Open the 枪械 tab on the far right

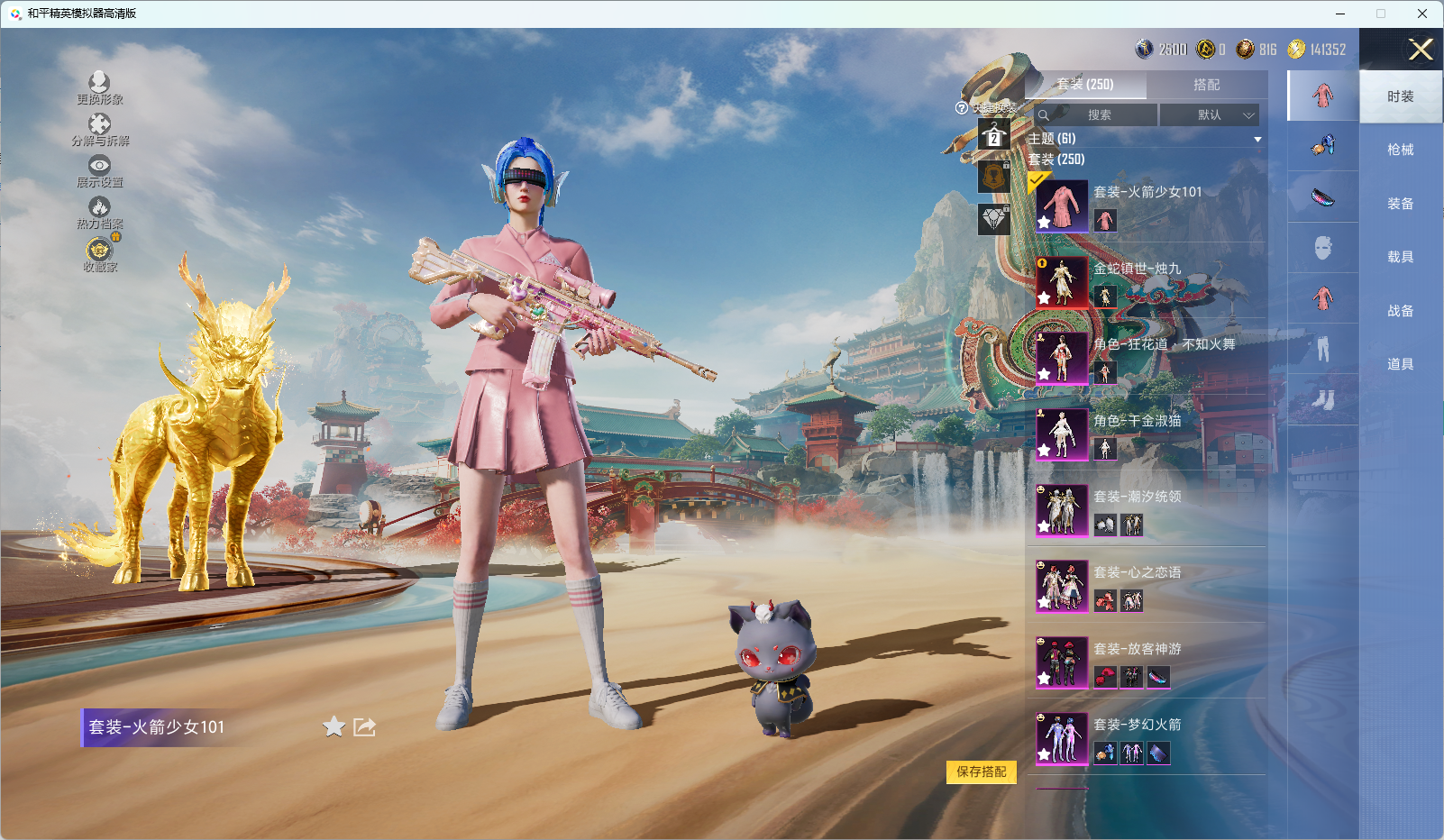[x=1402, y=149]
